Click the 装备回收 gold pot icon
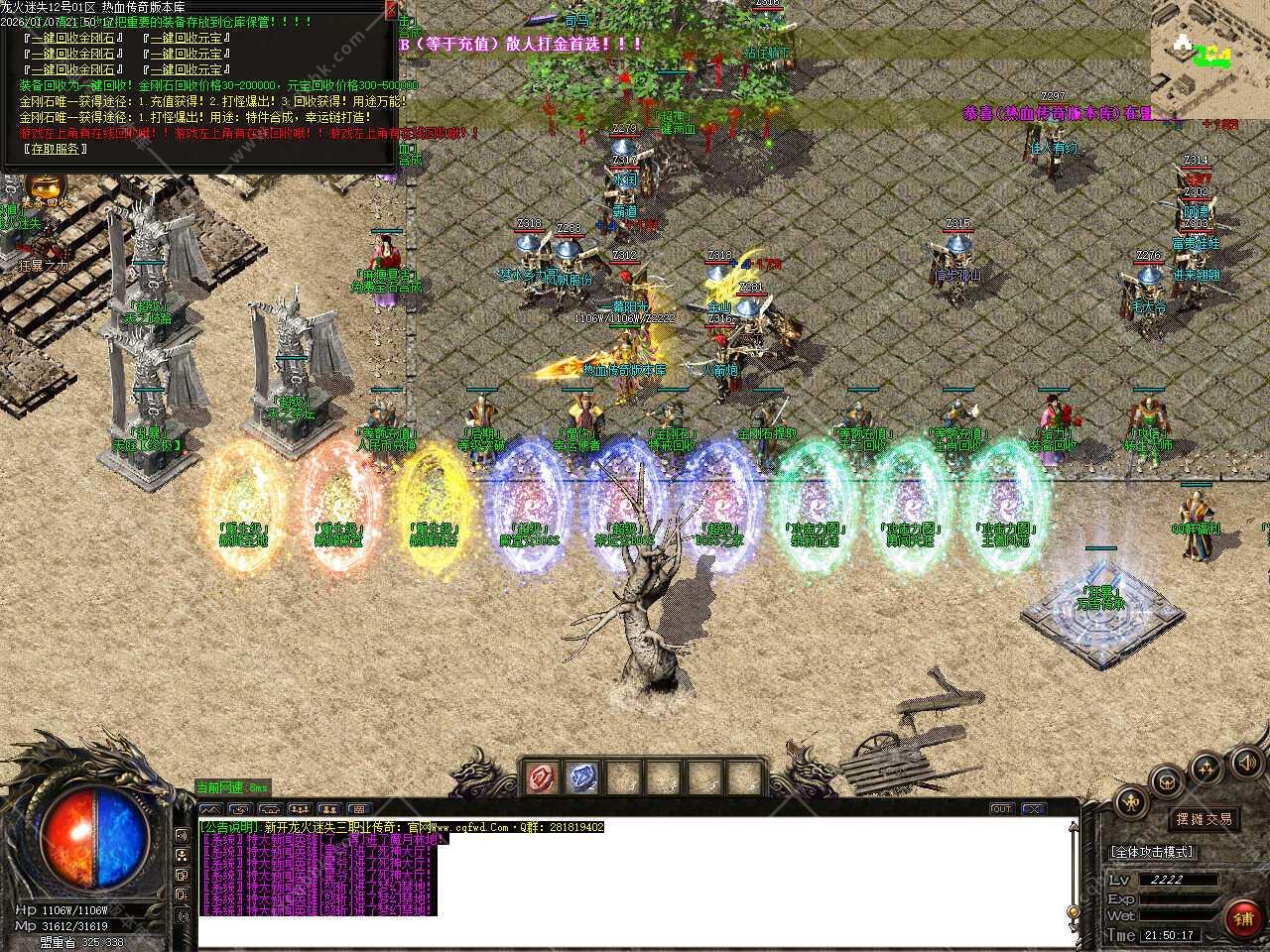Viewport: 1270px width, 952px height. click(41, 187)
